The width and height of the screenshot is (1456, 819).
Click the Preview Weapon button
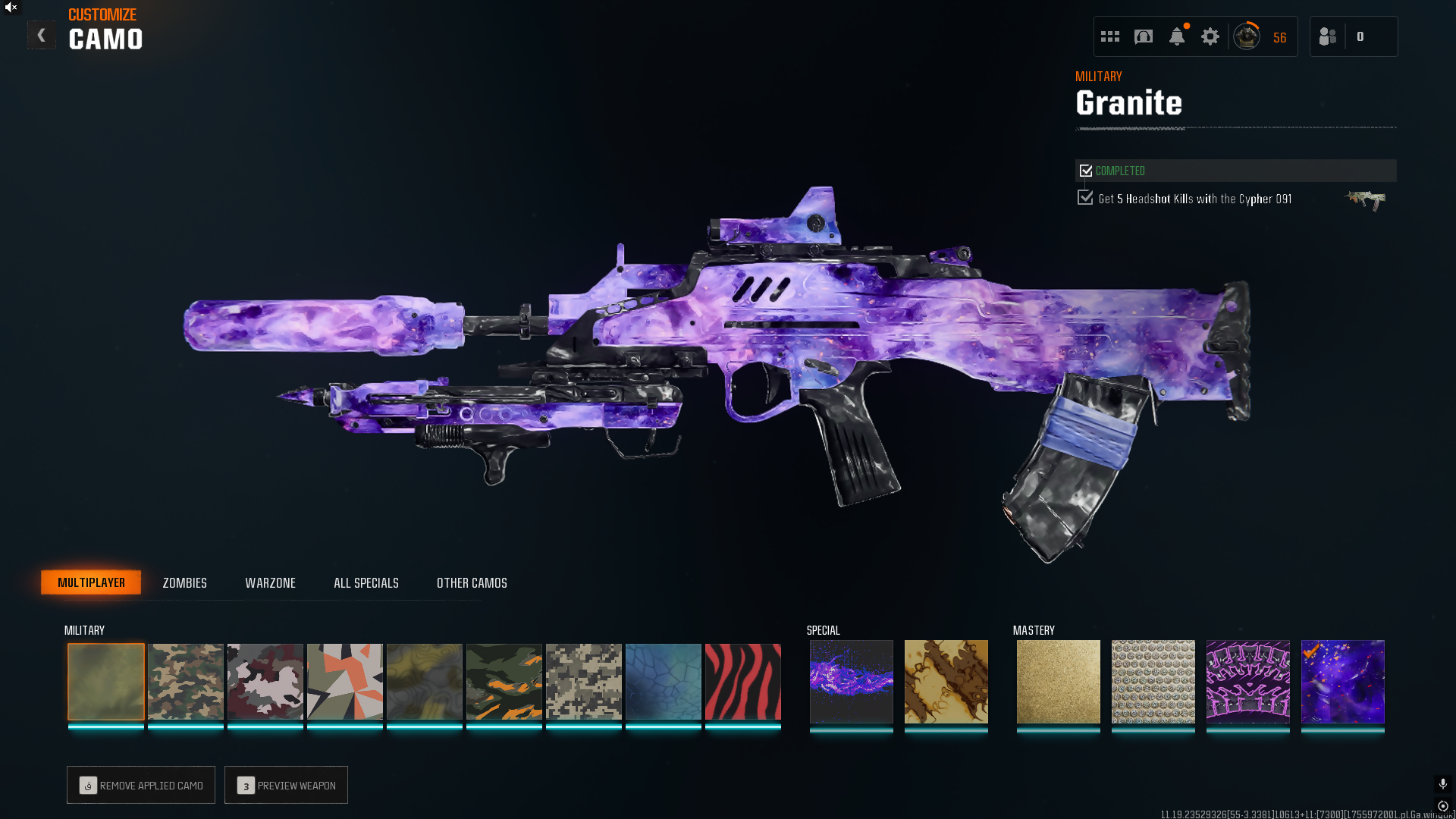[x=286, y=785]
